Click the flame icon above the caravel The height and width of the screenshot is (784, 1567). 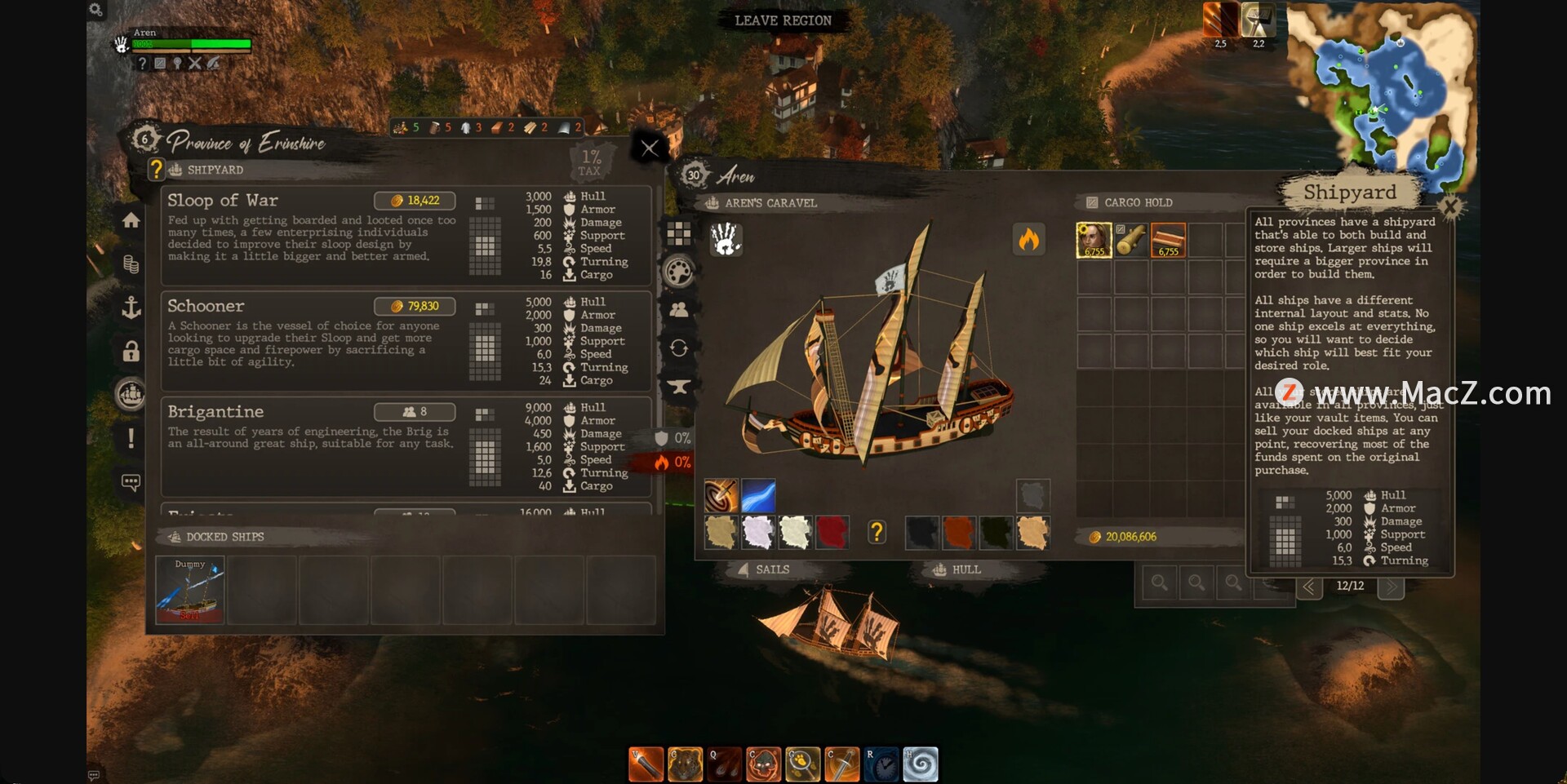tap(1028, 240)
